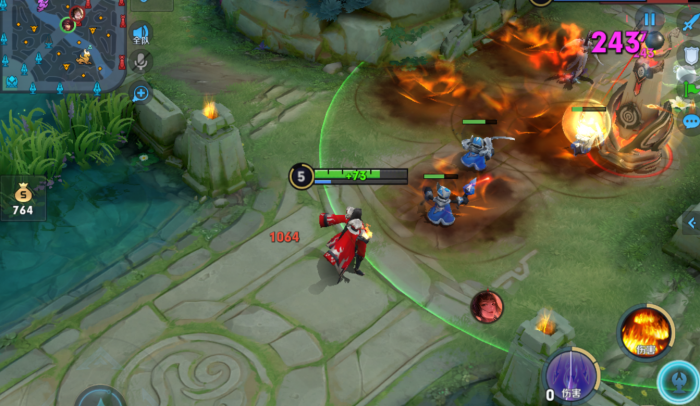700x406 pixels.
Task: Open the chat message bubble
Action: pos(689,122)
